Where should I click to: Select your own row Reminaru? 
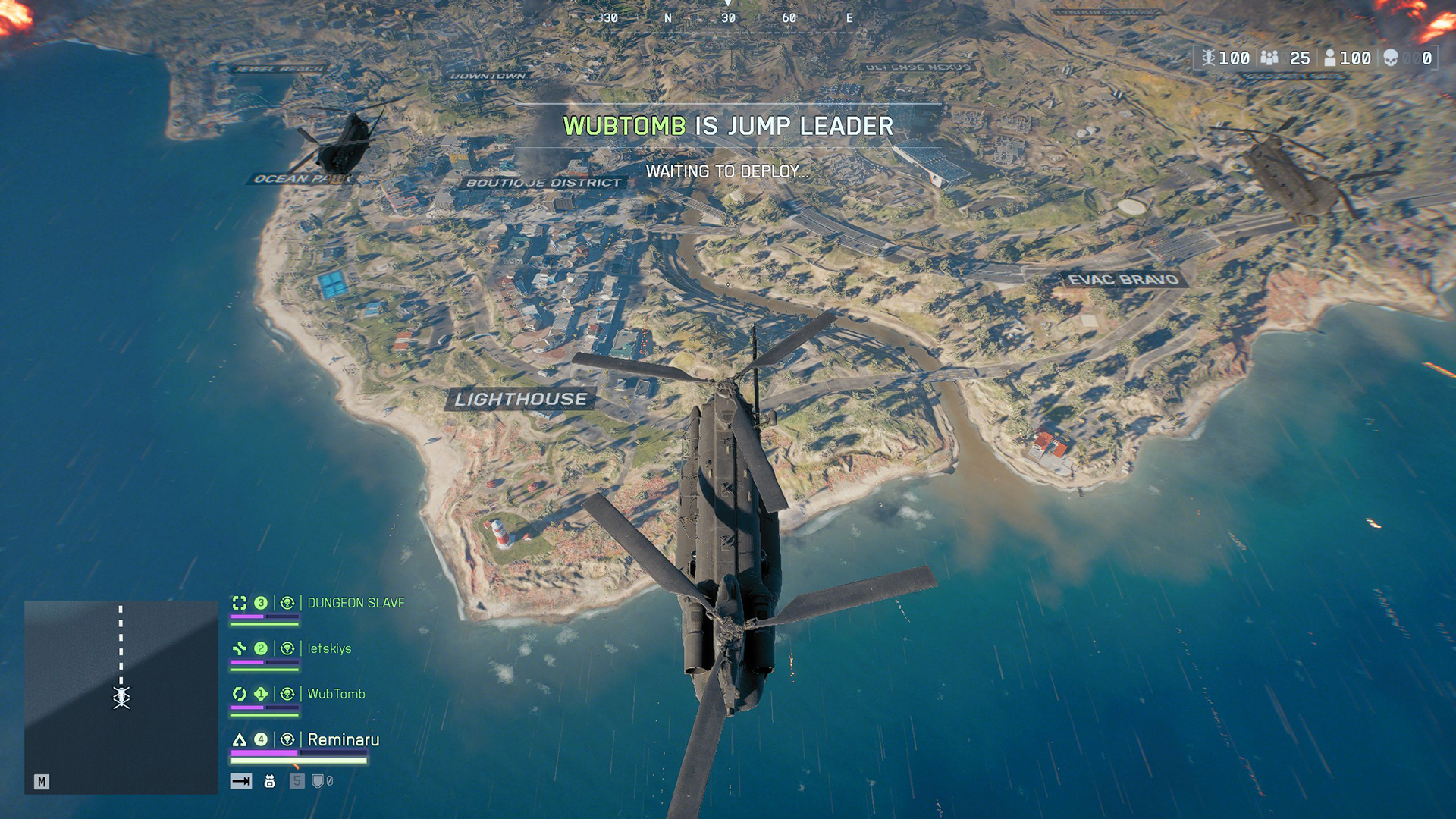pos(343,739)
